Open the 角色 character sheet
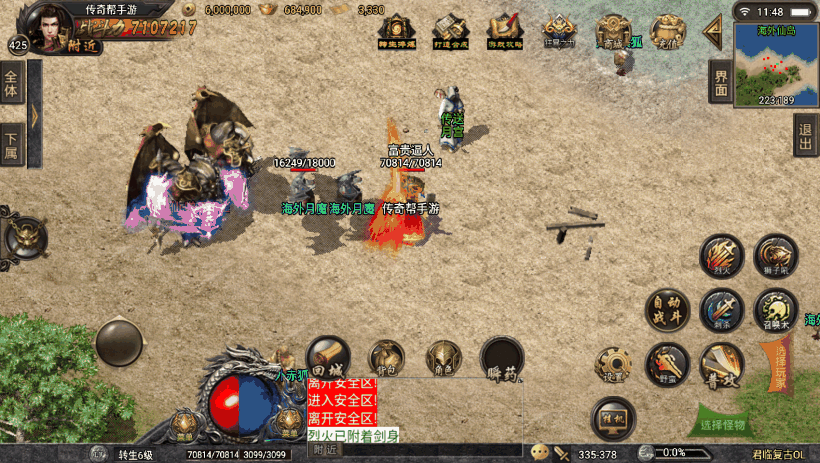 (443, 357)
